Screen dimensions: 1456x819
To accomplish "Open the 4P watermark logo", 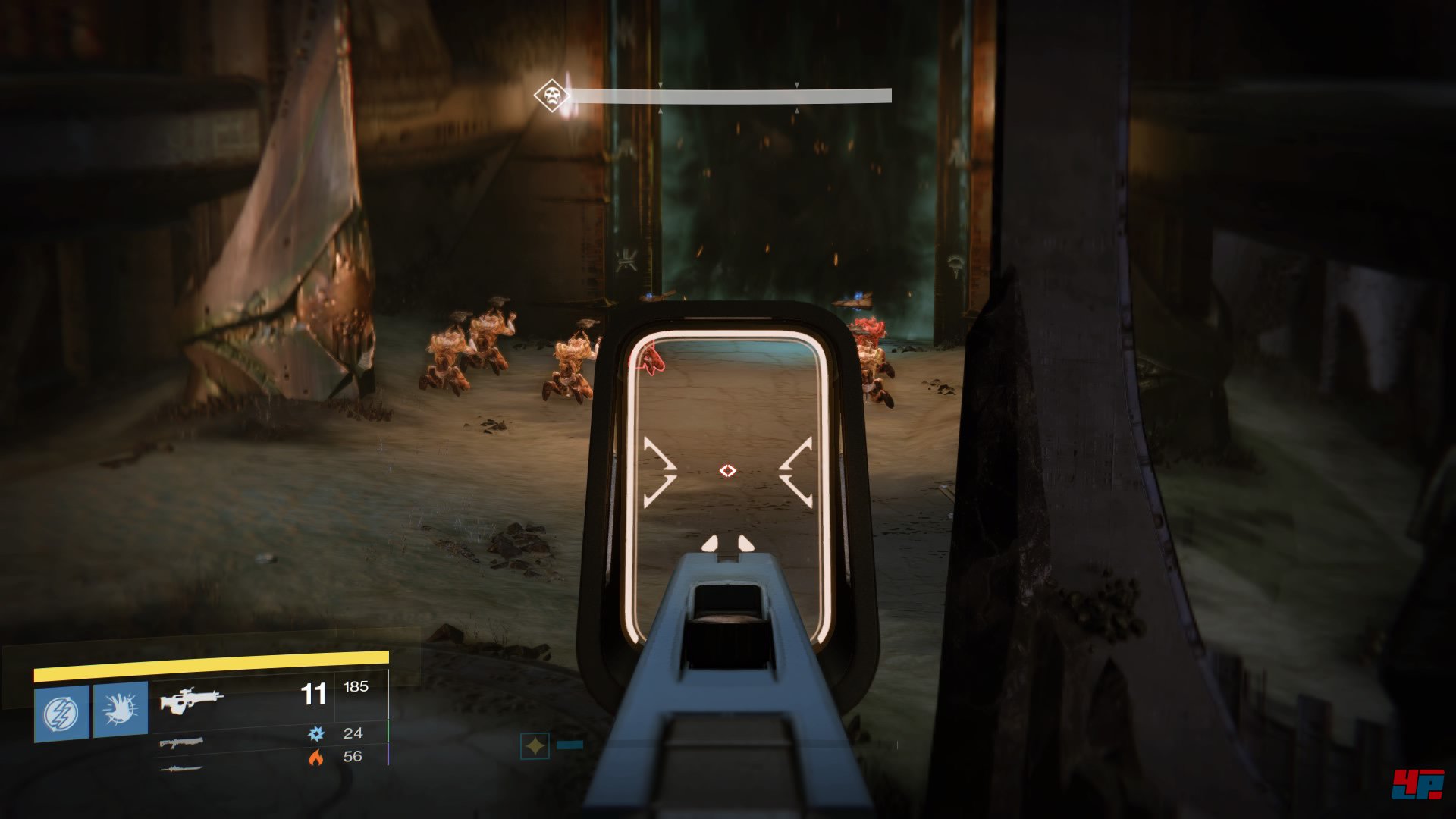I will pyautogui.click(x=1417, y=783).
